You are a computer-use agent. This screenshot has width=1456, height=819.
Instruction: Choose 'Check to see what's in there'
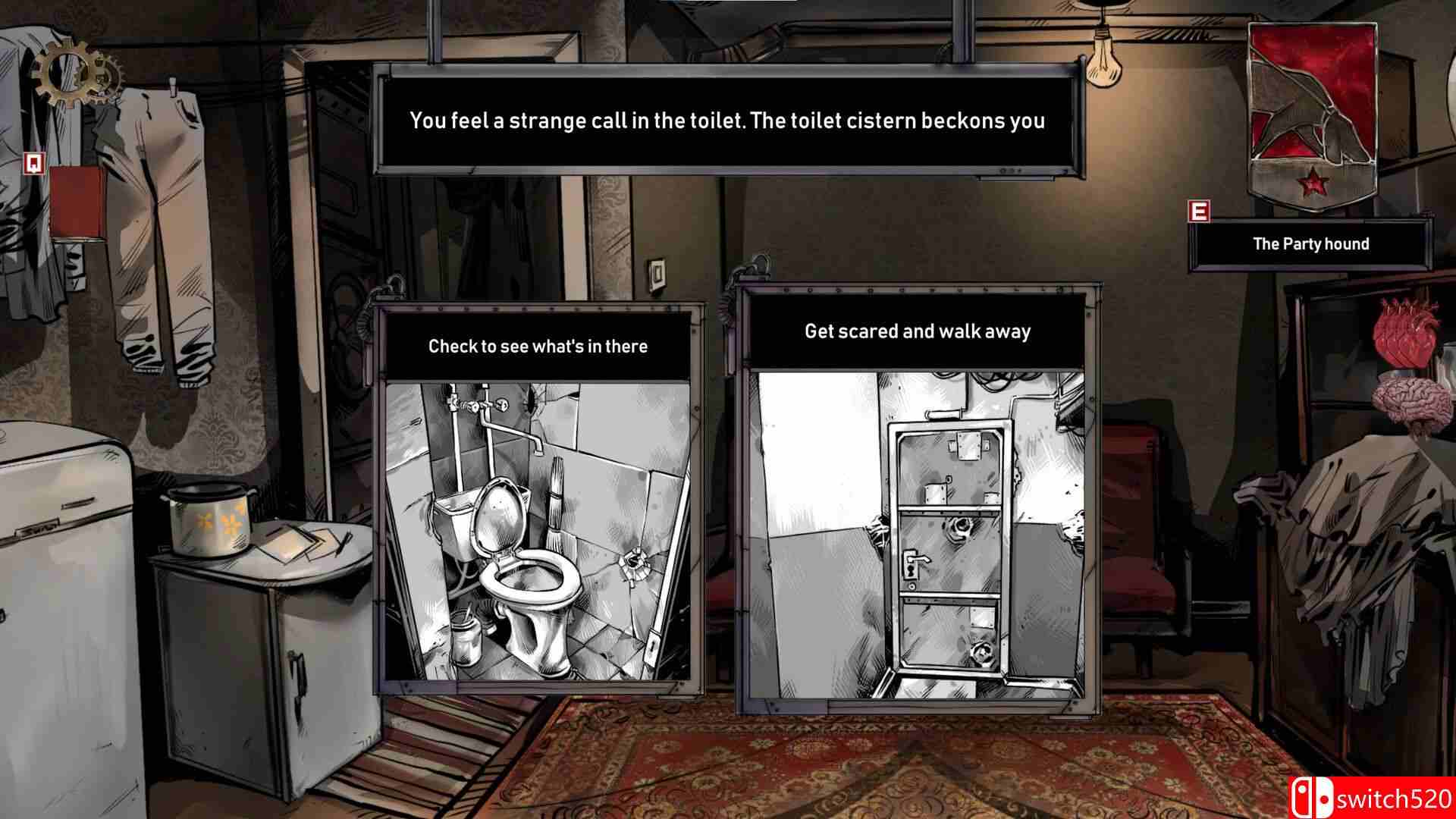(538, 346)
